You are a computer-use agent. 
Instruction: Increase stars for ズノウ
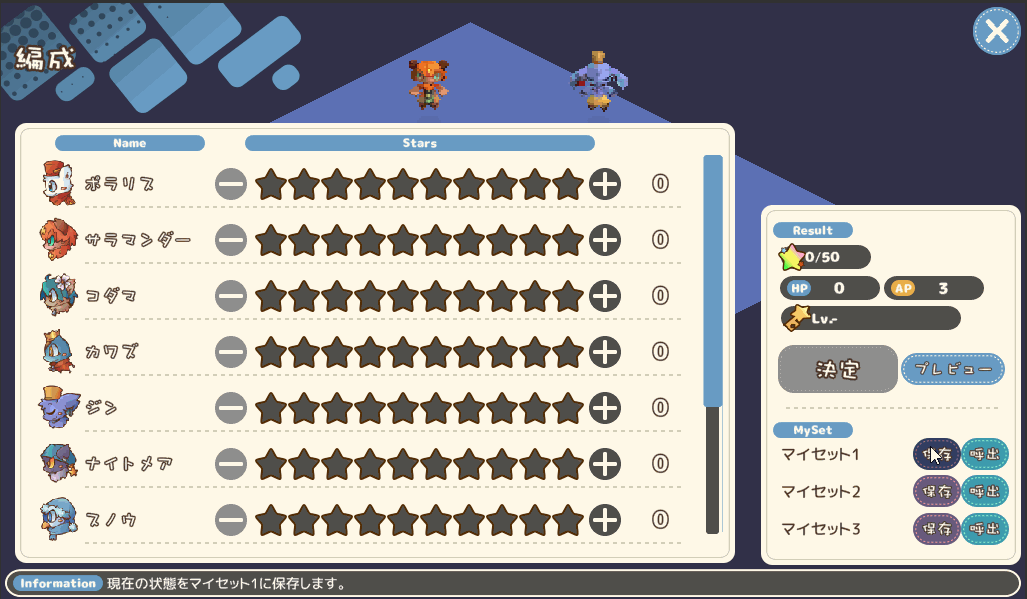(x=605, y=520)
